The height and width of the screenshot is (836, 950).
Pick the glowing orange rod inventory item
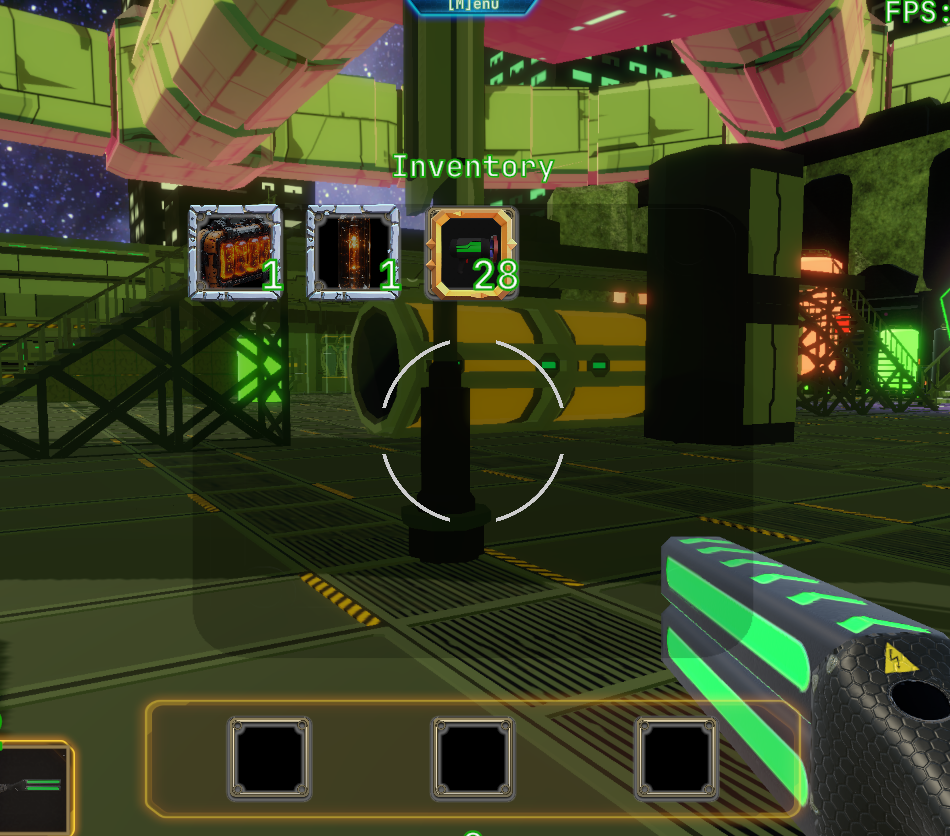click(x=352, y=252)
